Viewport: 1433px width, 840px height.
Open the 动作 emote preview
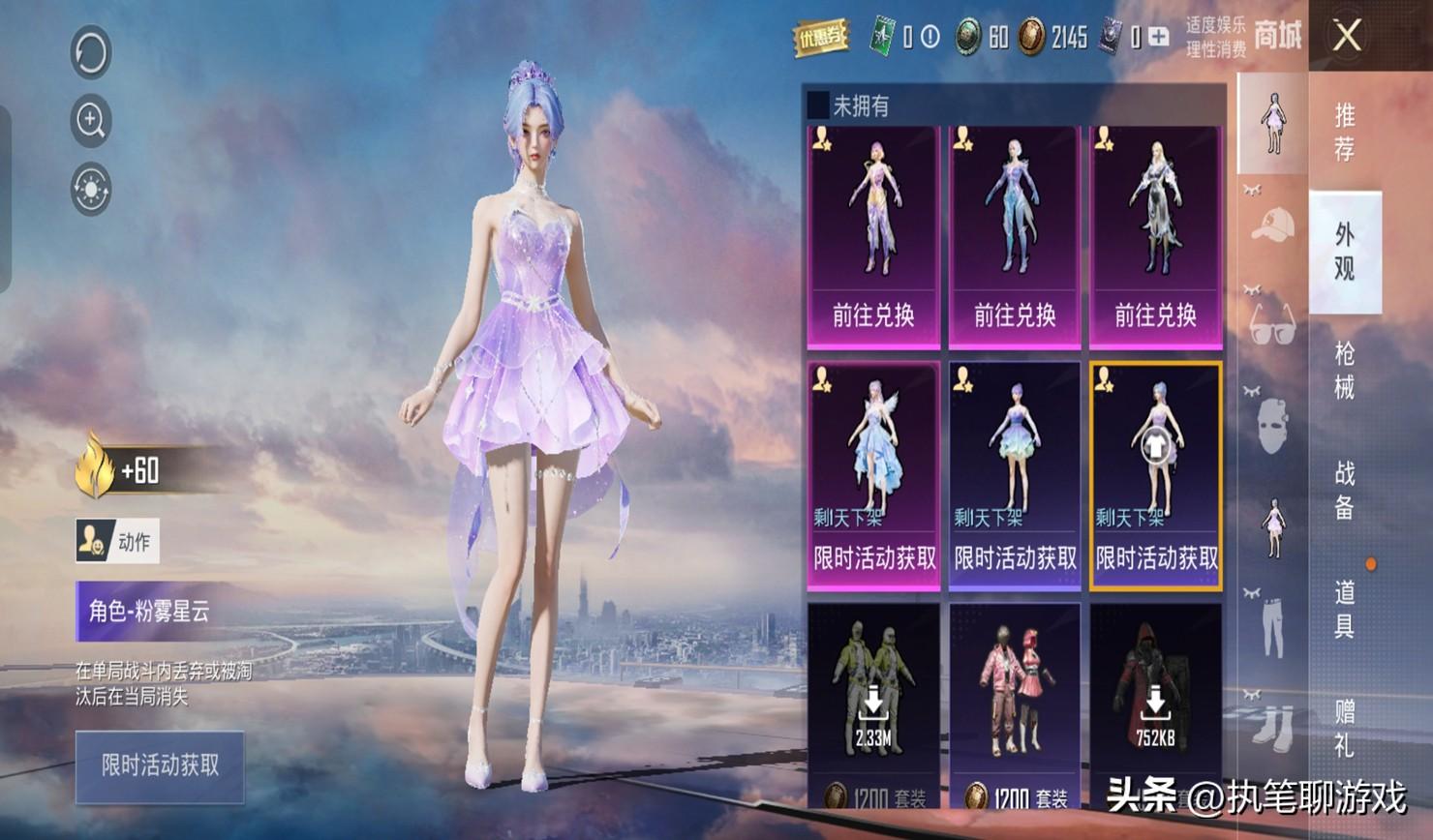coord(117,541)
